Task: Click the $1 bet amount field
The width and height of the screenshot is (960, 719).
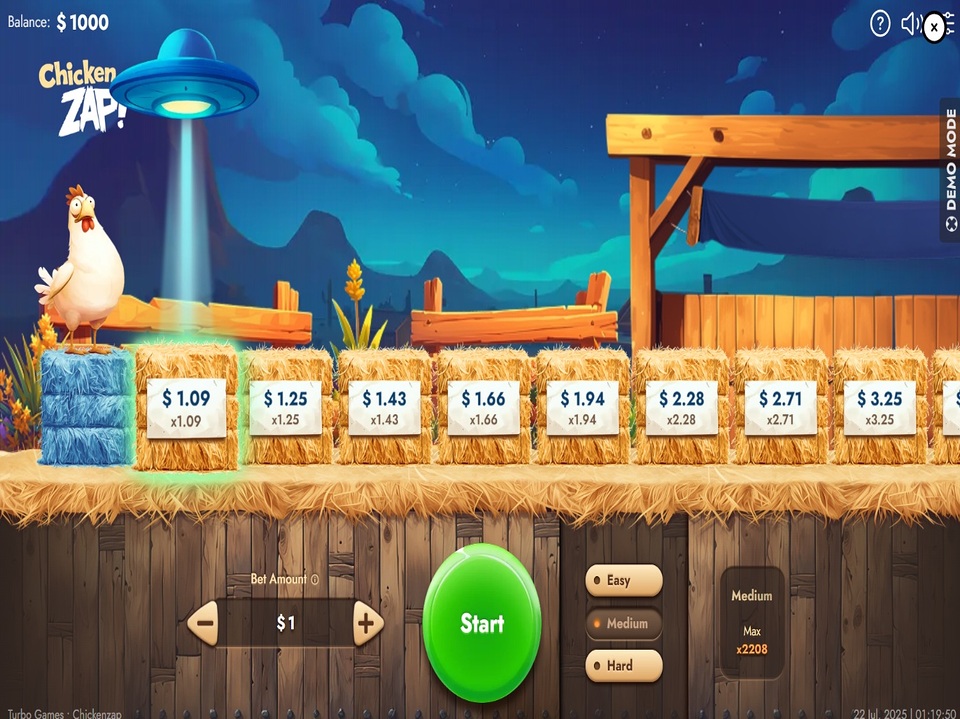Action: coord(286,624)
